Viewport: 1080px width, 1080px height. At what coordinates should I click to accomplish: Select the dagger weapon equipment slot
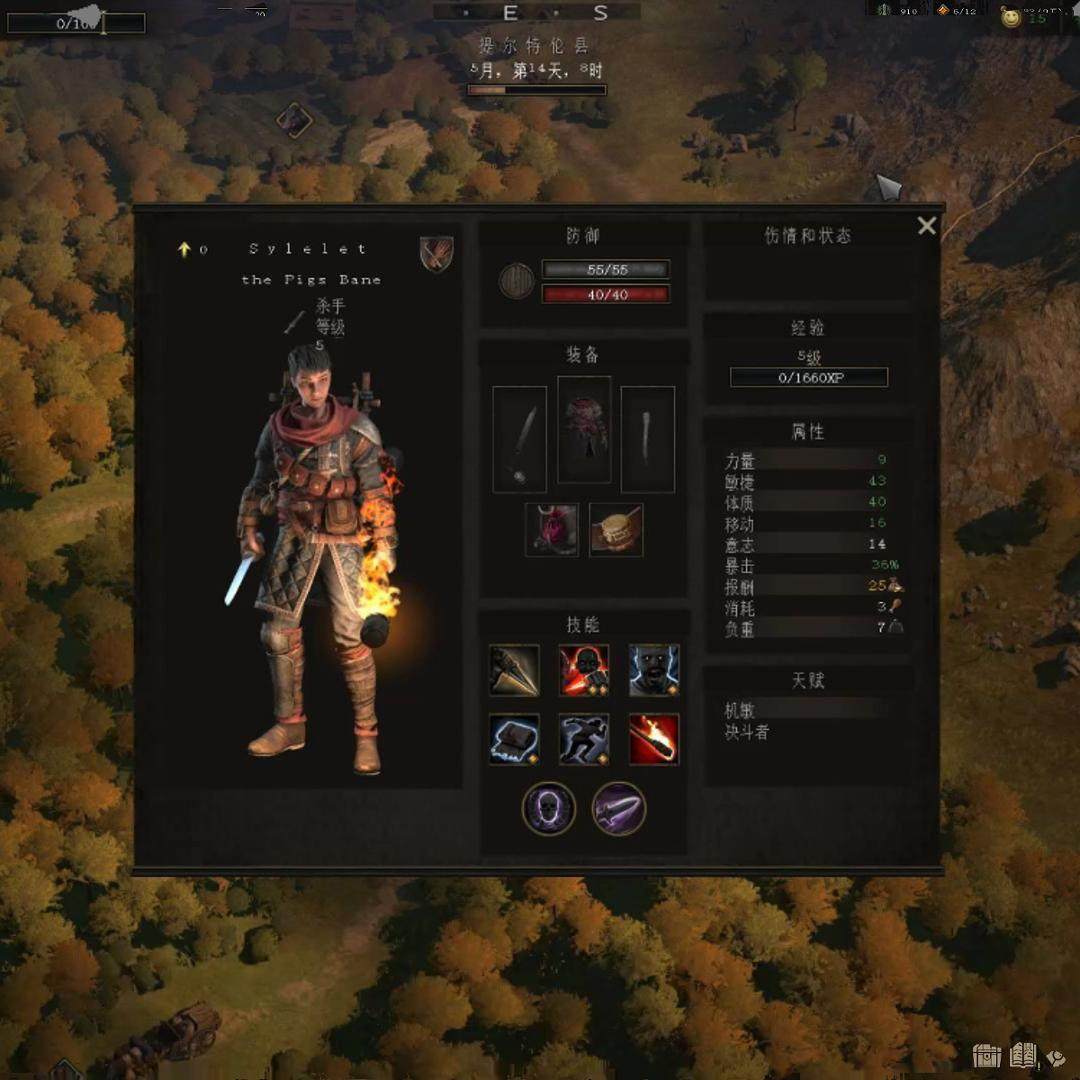click(520, 439)
